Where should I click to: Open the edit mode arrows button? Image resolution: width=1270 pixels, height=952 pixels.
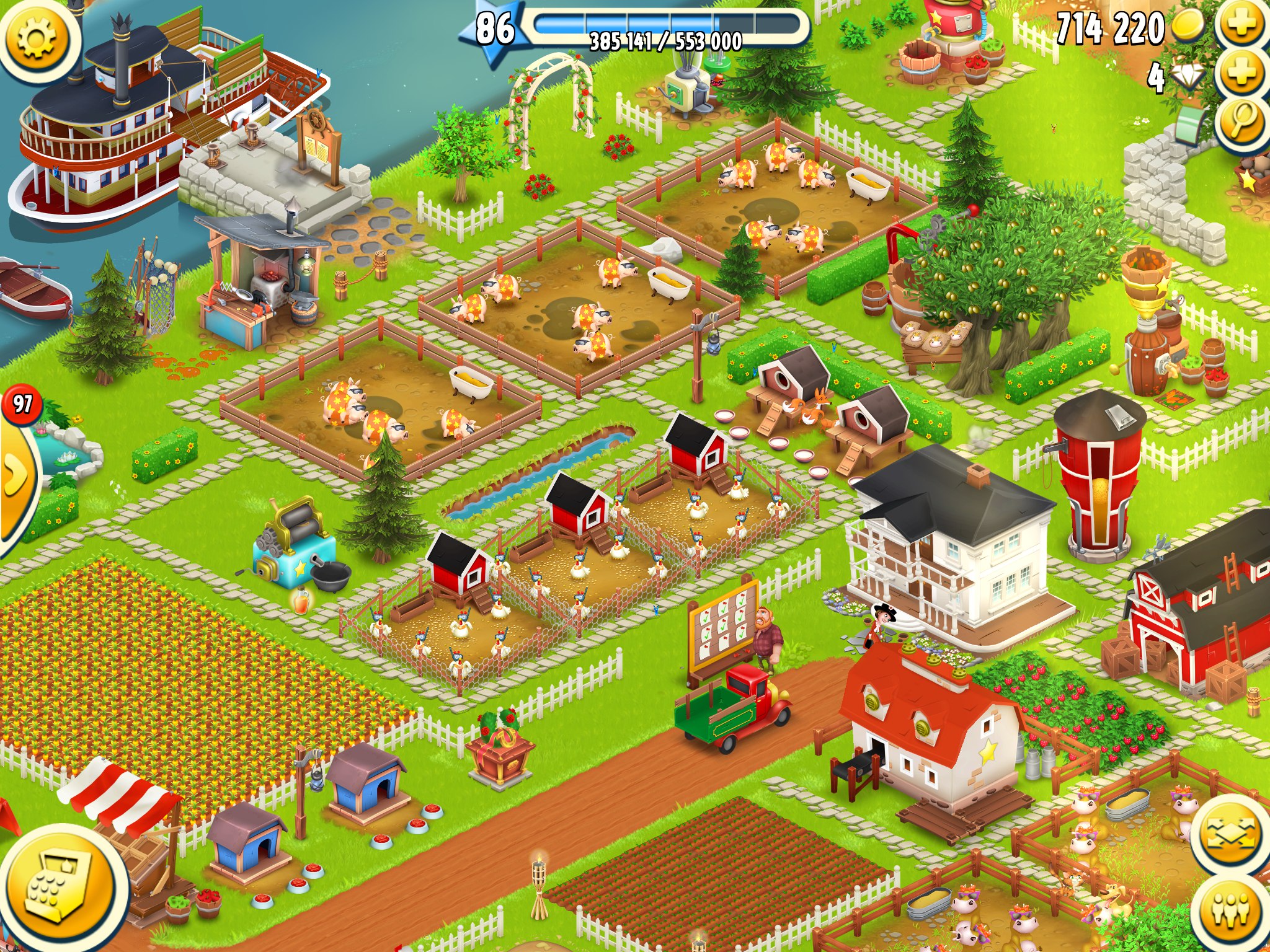point(1230,832)
